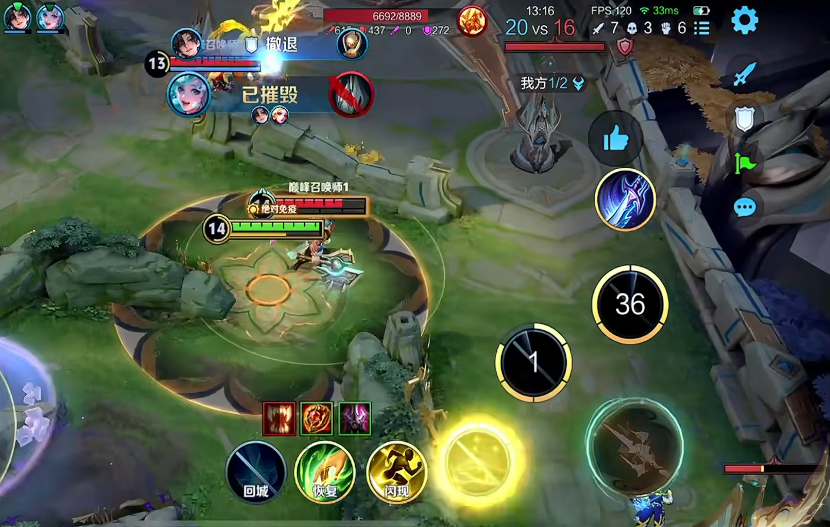Screen dimensions: 830x527
Task: Open the settings gear menu
Action: pyautogui.click(x=744, y=20)
